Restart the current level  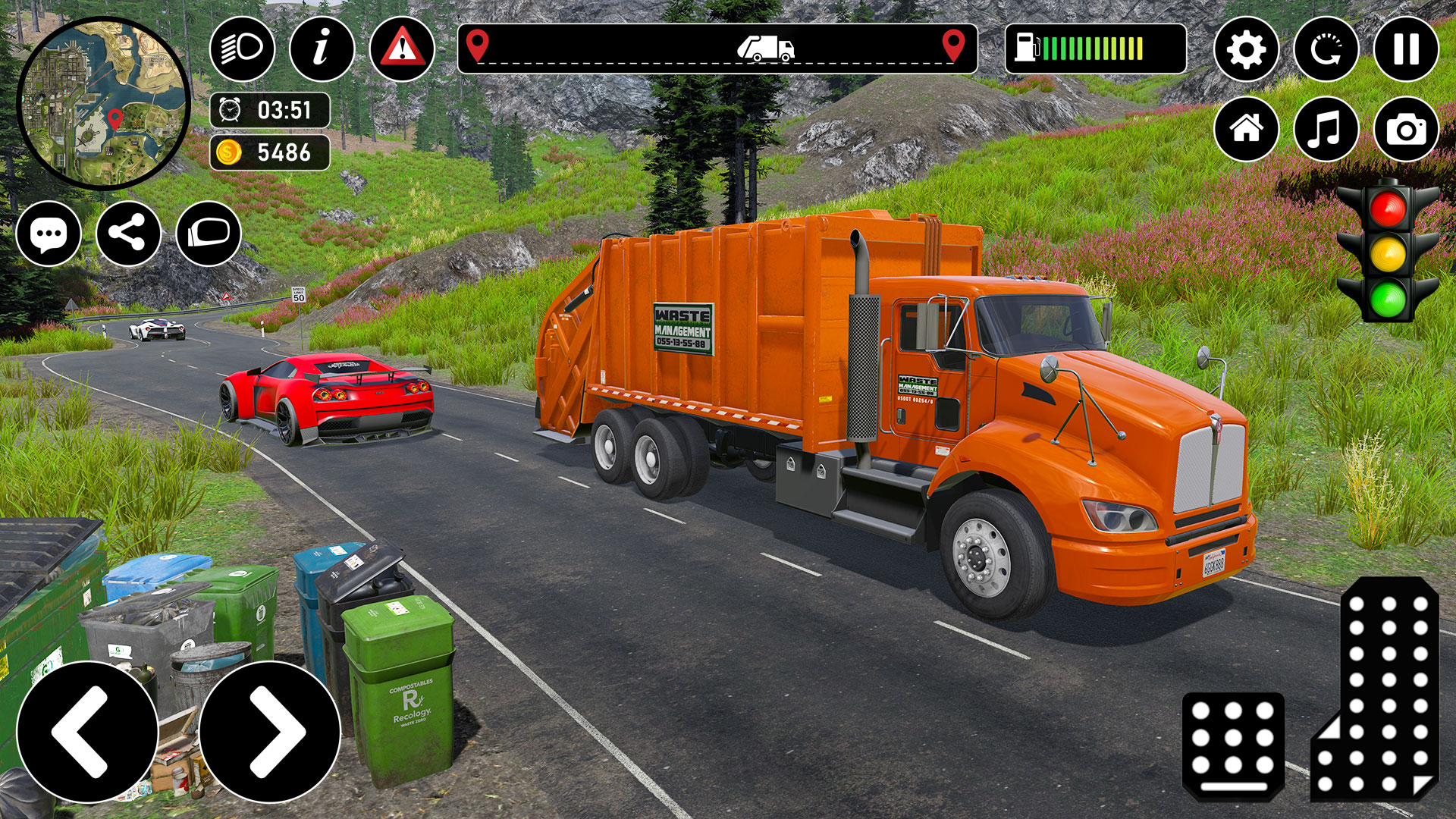1326,49
